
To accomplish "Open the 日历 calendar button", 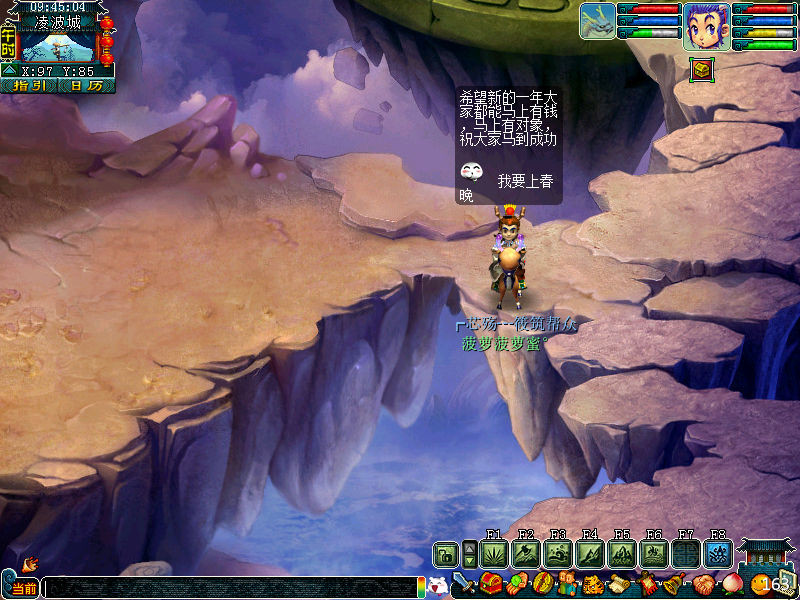I will (x=87, y=86).
